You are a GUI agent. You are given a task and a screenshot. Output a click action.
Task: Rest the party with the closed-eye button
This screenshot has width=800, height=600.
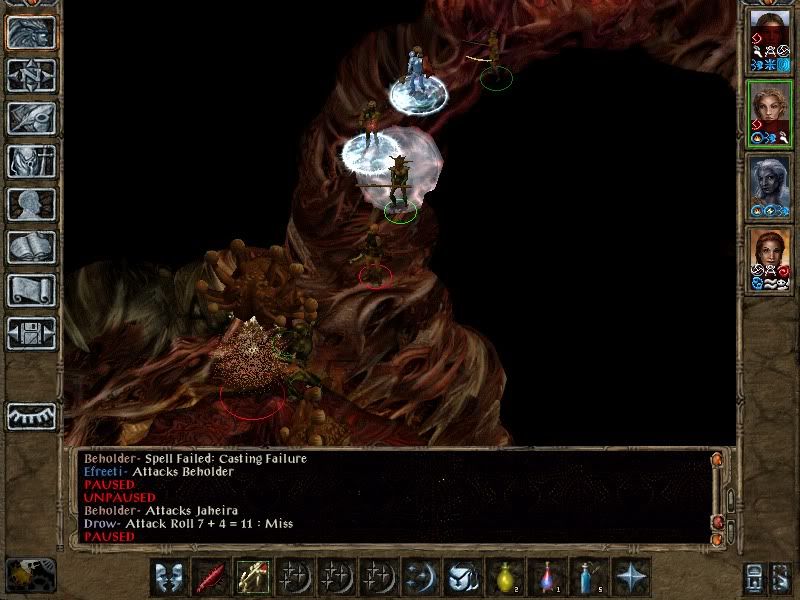(x=32, y=416)
